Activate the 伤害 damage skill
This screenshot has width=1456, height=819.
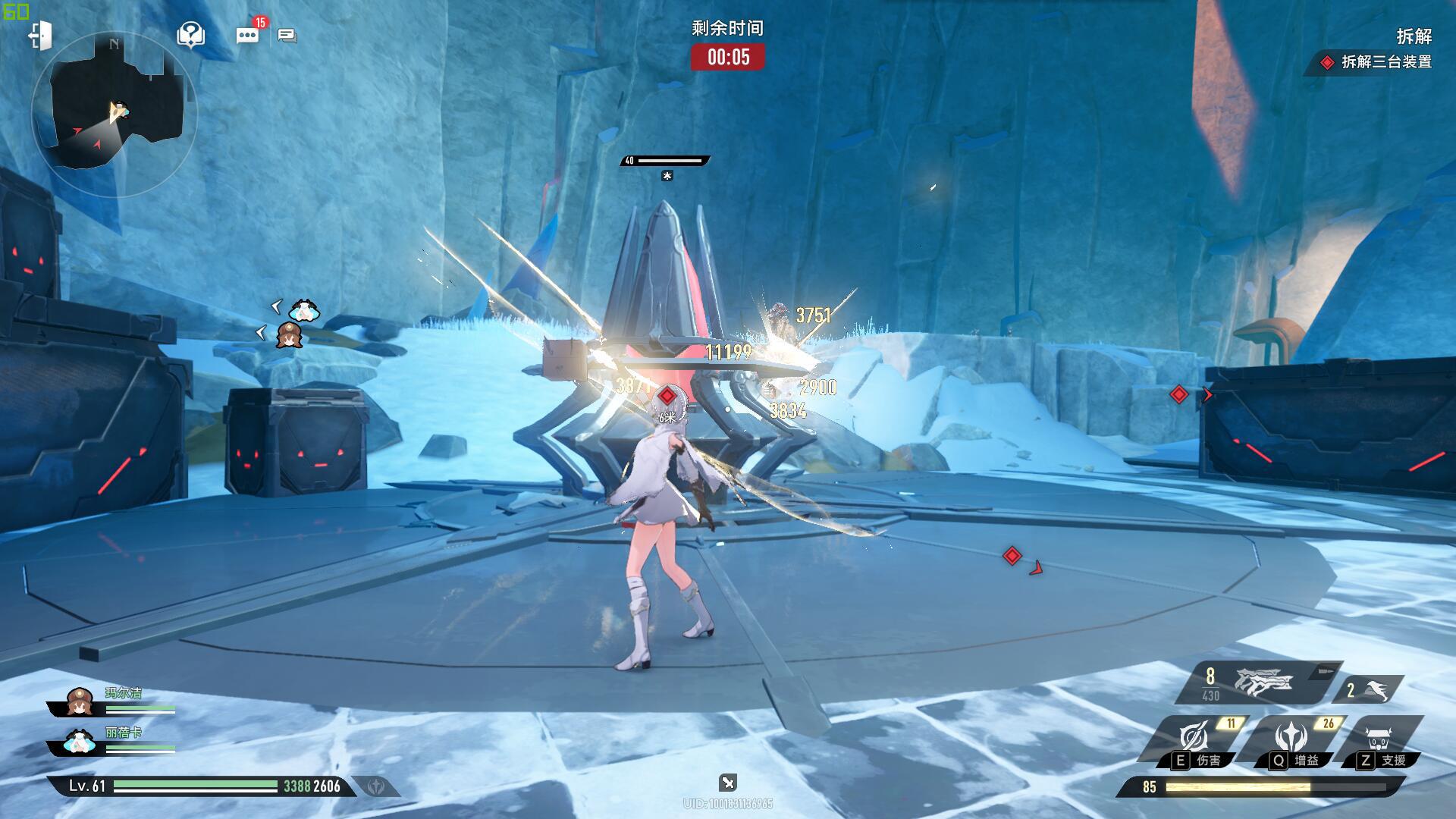1195,739
